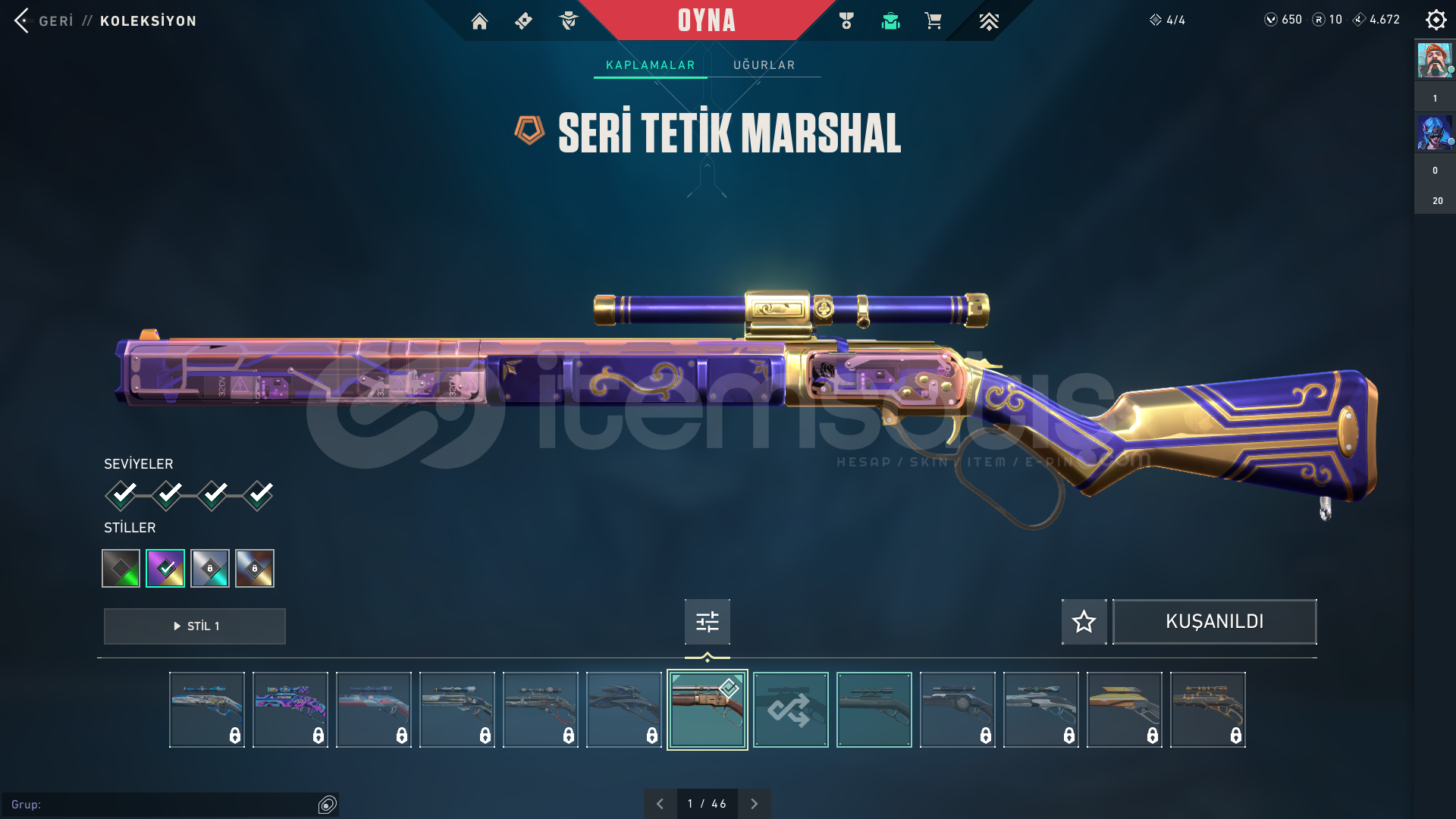The width and height of the screenshot is (1456, 819).
Task: Open the store cart icon
Action: tap(933, 21)
